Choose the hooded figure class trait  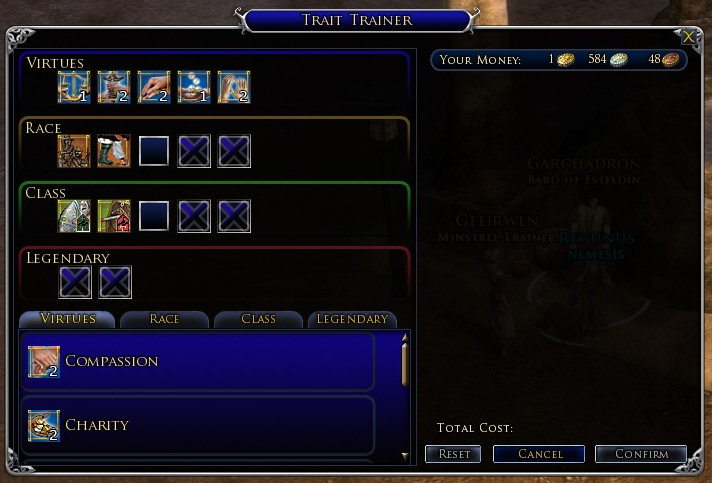pyautogui.click(x=114, y=215)
